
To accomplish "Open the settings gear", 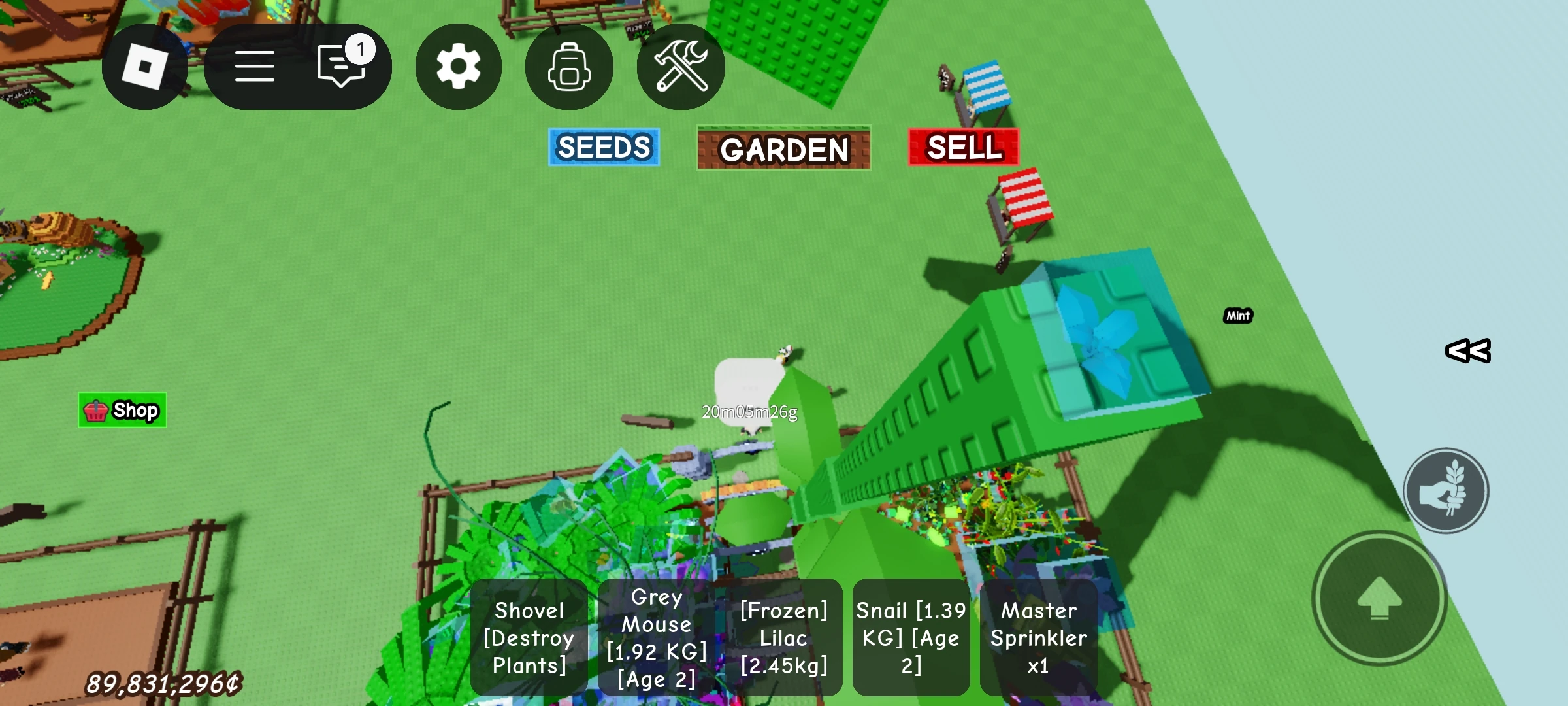I will pos(458,67).
